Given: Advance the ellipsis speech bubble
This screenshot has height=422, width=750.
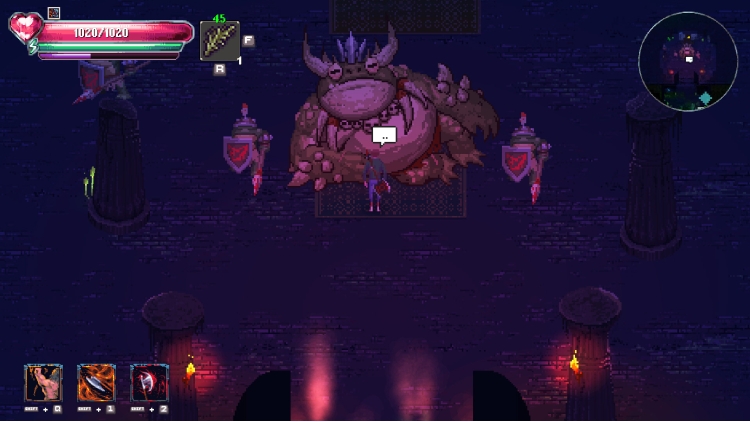Looking at the screenshot, I should (x=384, y=135).
